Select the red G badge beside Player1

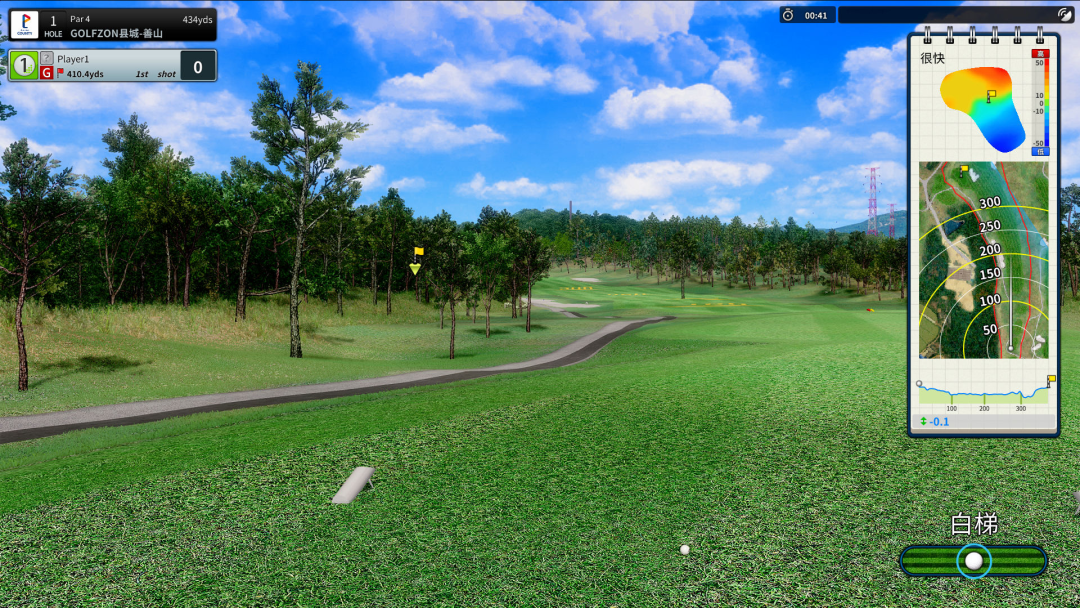46,73
